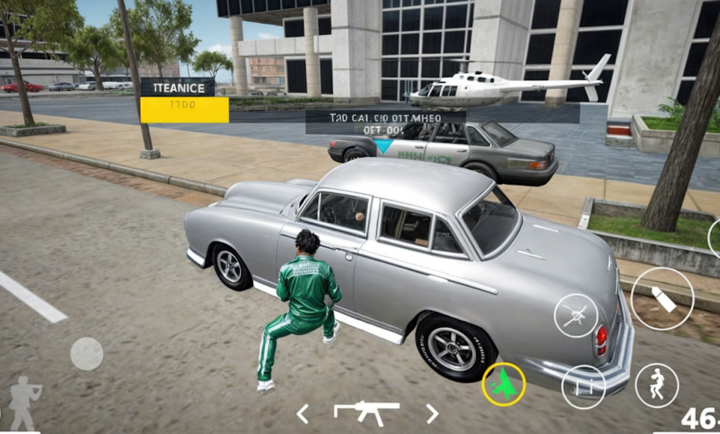This screenshot has width=720, height=434.
Task: Tap the circle button with two vertical bars
Action: (584, 386)
